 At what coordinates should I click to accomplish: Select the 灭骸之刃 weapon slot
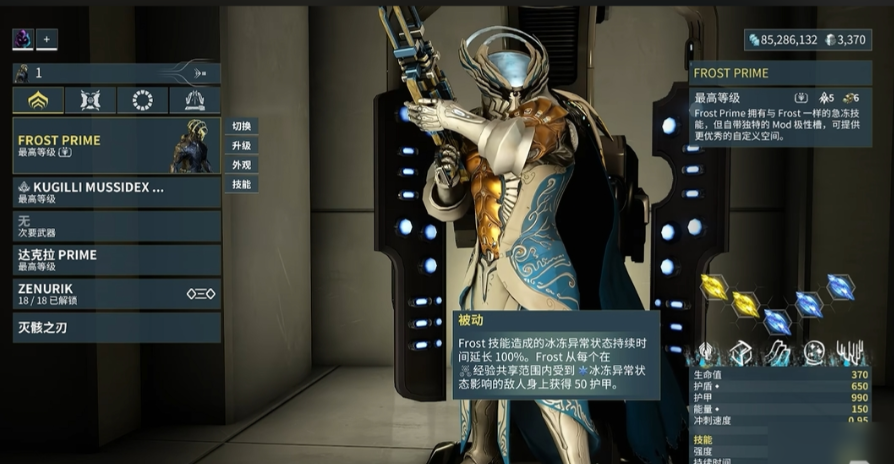click(x=116, y=327)
